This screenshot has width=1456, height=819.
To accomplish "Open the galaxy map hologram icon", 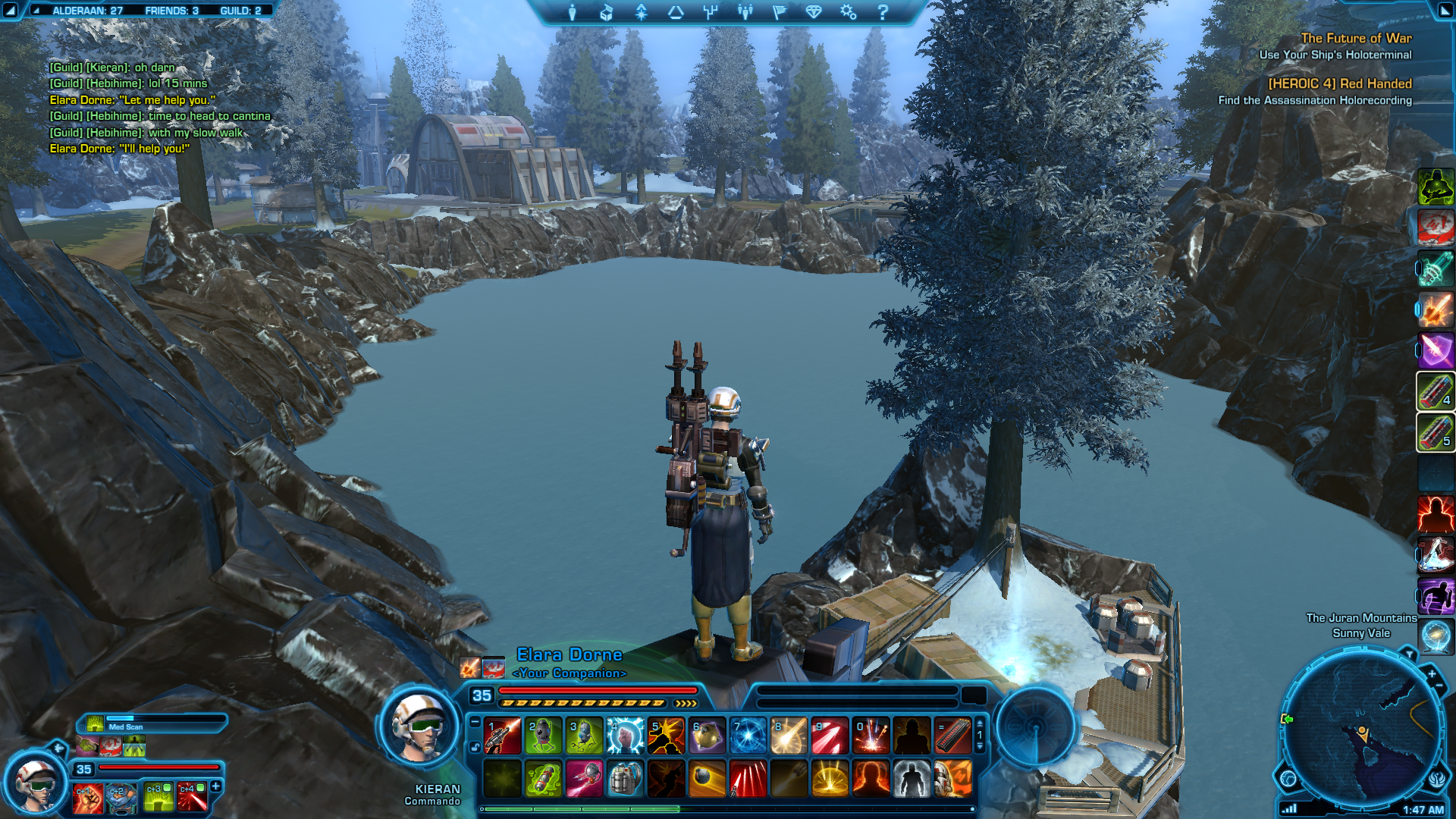I will [x=1436, y=635].
